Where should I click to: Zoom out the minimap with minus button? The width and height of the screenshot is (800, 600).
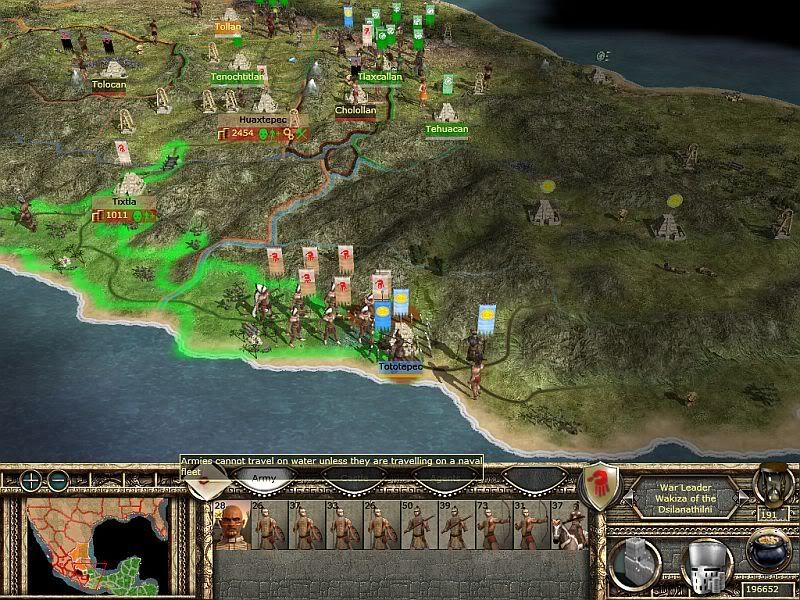(57, 480)
